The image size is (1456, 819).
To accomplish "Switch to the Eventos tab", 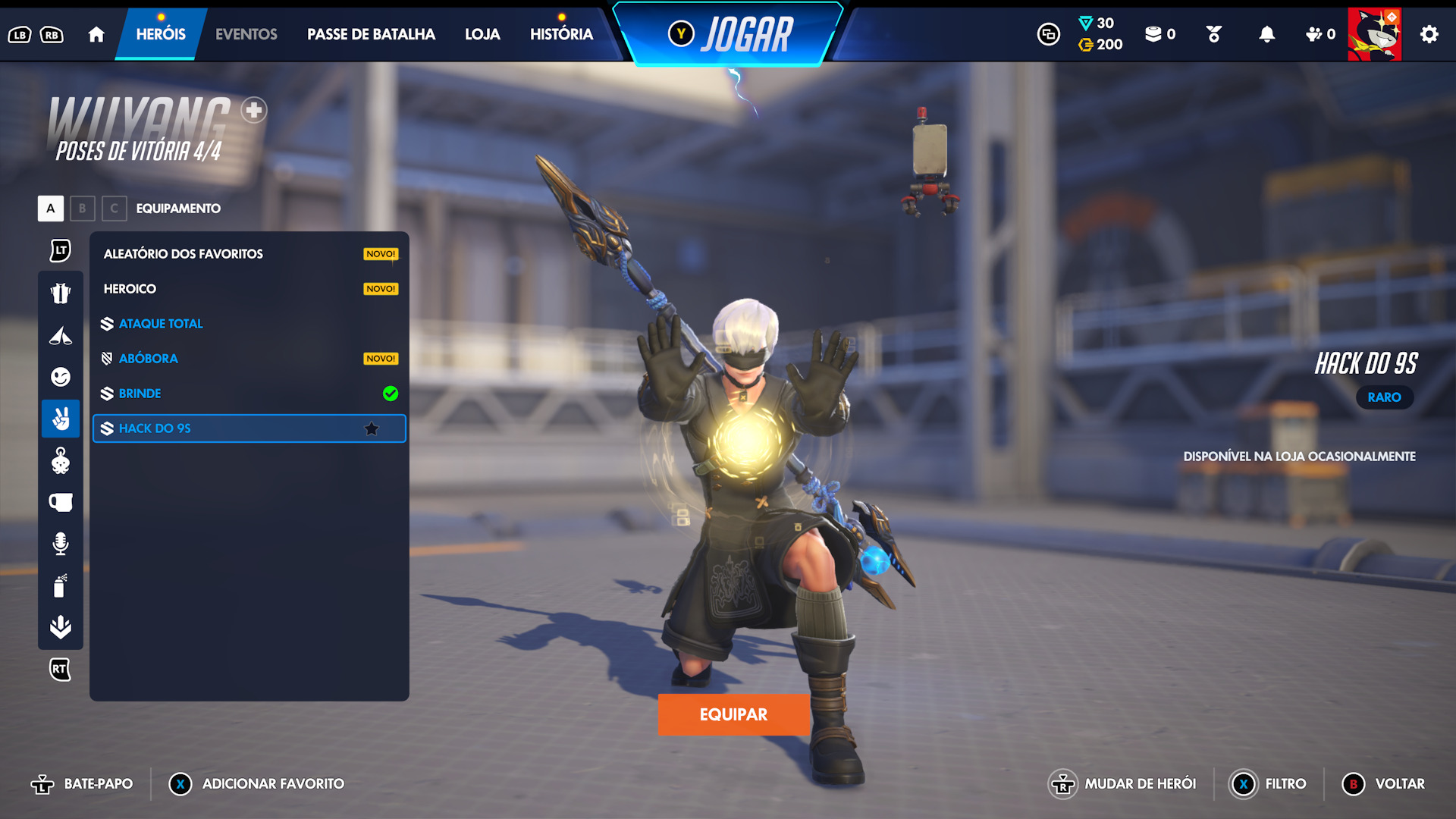I will 246,34.
